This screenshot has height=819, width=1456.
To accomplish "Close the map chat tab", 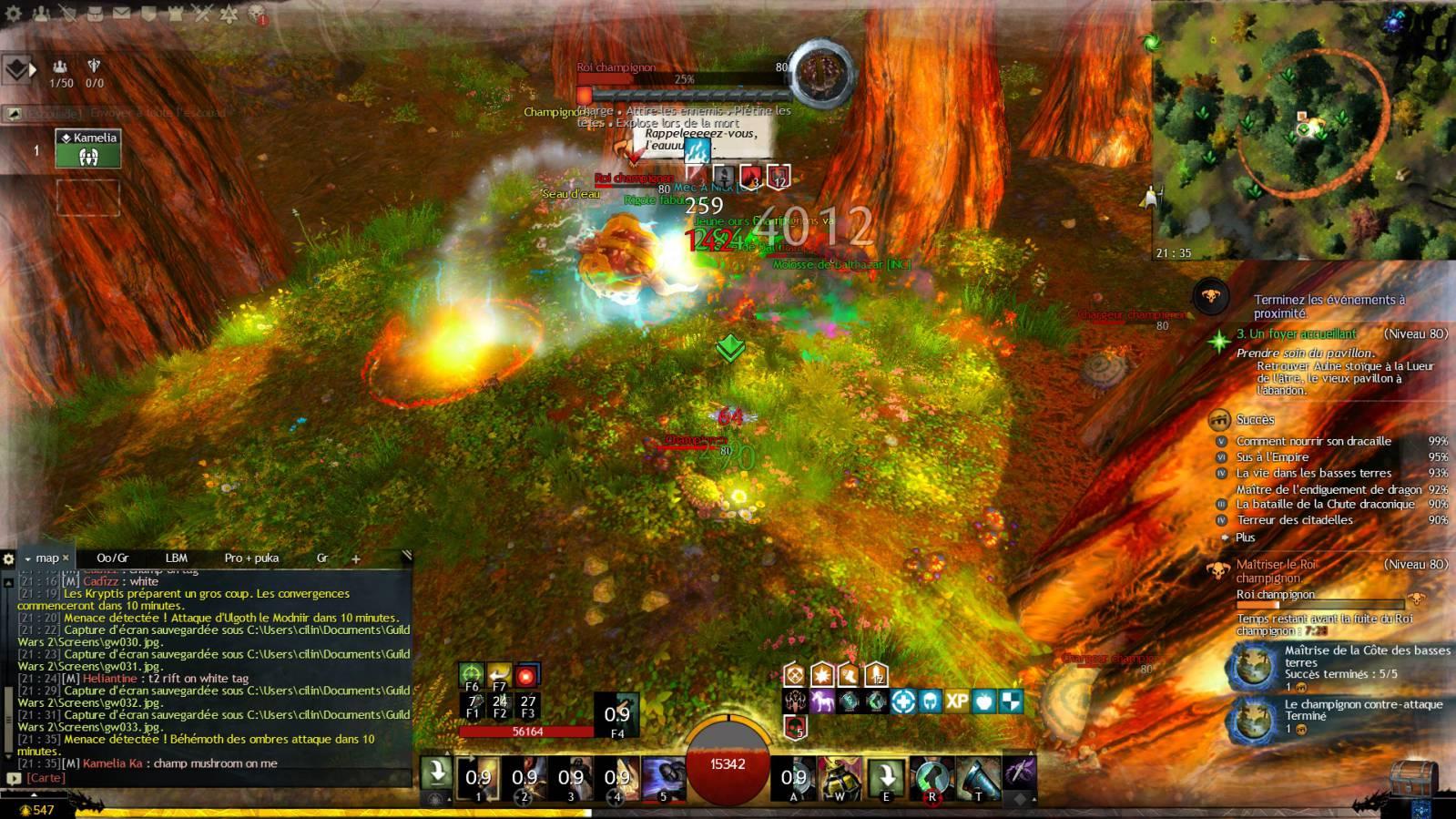I will pyautogui.click(x=66, y=558).
